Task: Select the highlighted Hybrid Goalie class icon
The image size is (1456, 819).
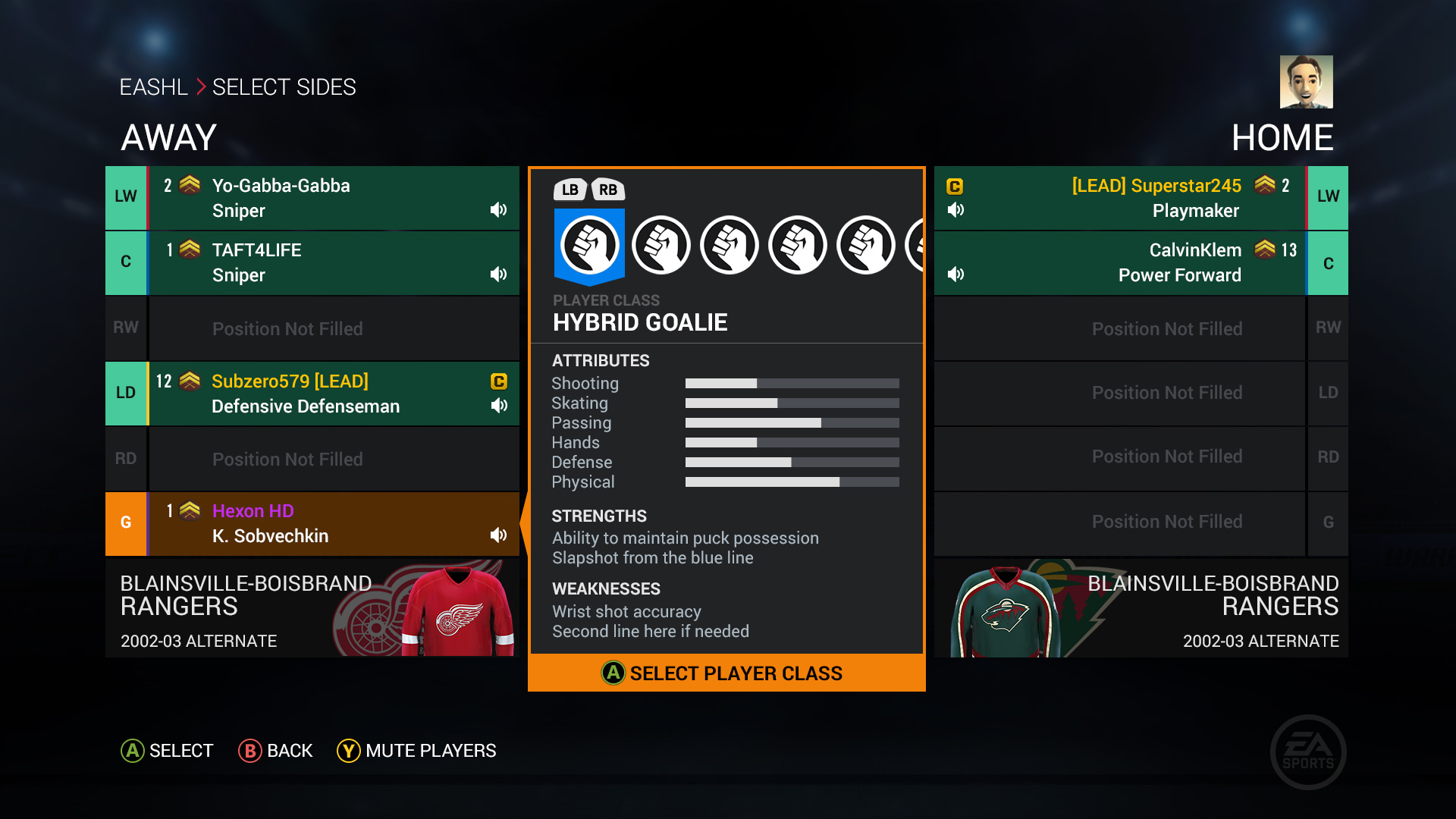Action: 589,245
